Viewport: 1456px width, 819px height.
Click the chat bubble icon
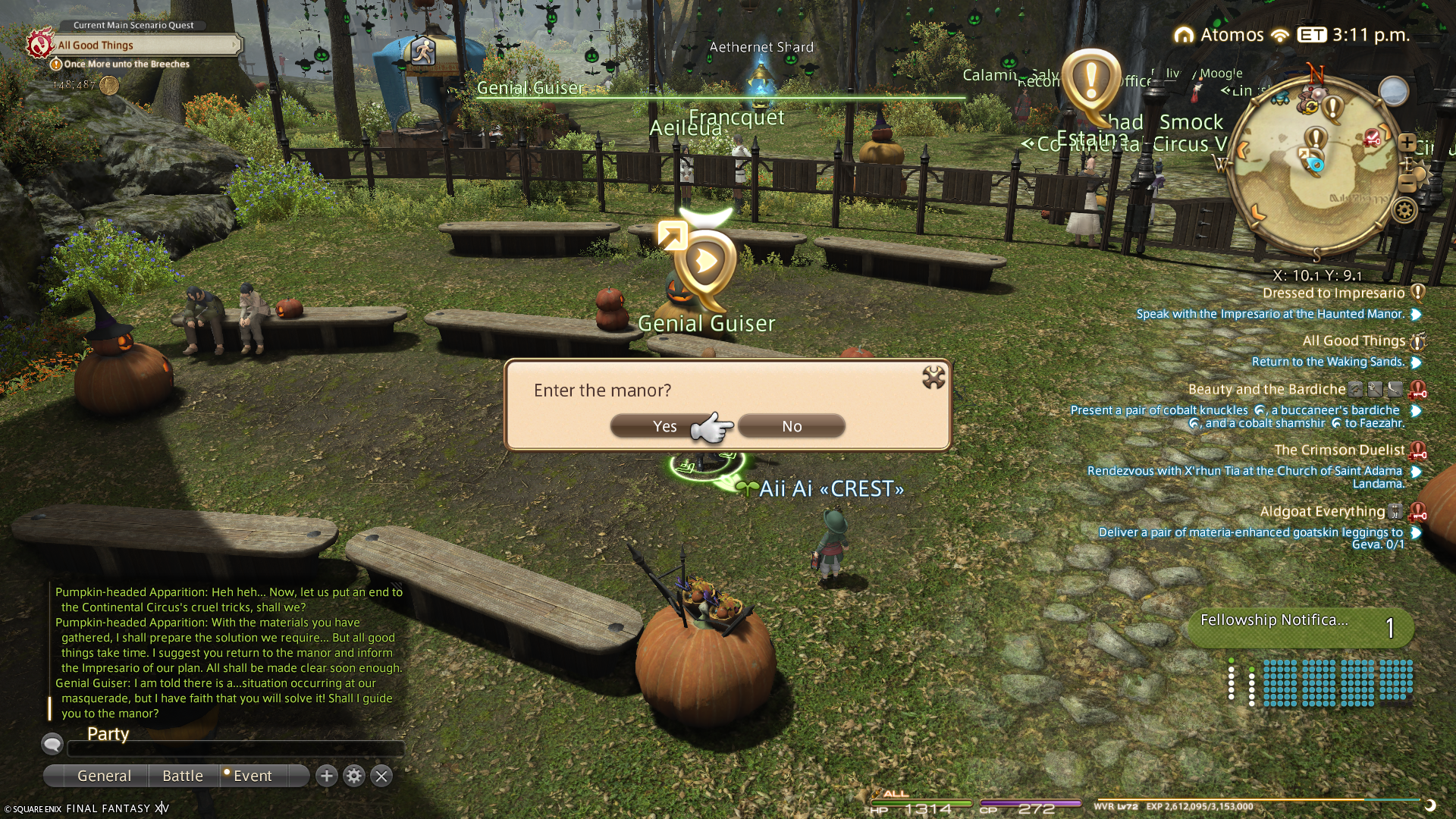point(52,744)
